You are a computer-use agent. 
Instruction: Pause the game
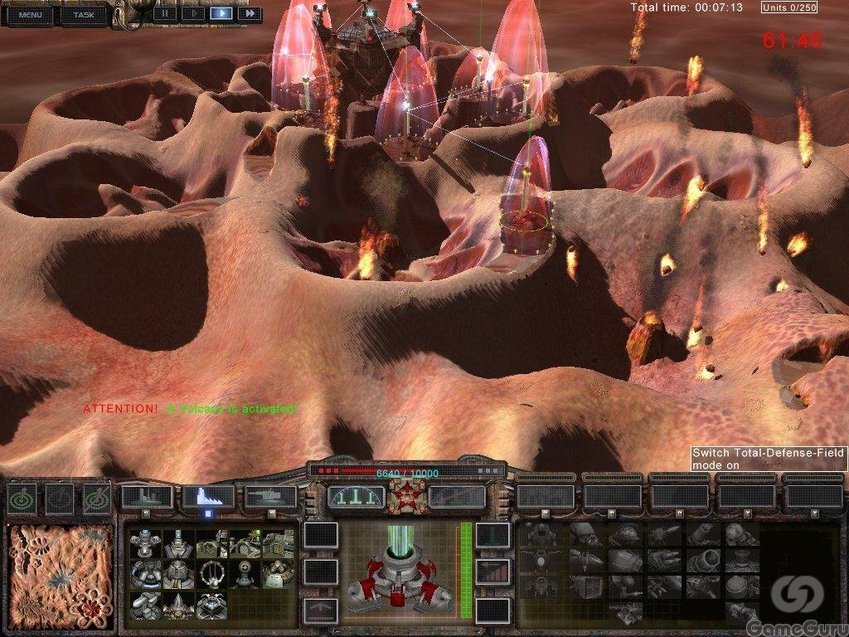164,14
